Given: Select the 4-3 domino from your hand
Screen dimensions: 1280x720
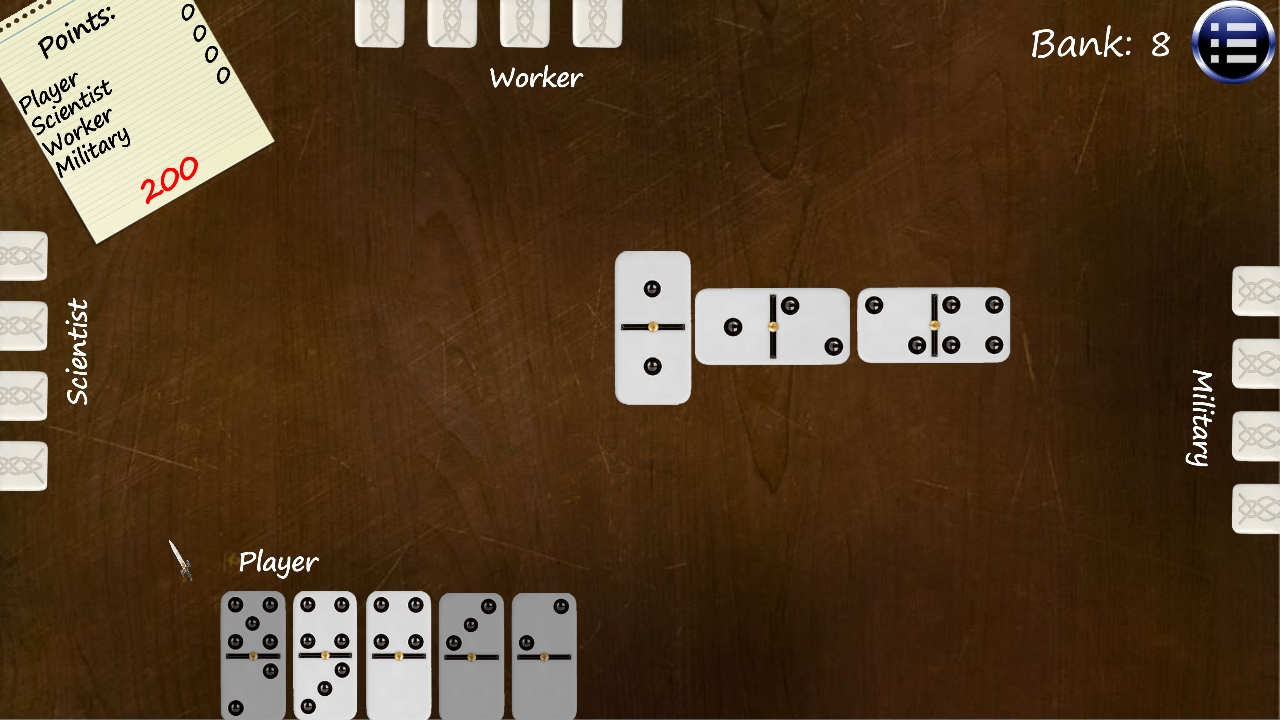Looking at the screenshot, I should (x=325, y=655).
